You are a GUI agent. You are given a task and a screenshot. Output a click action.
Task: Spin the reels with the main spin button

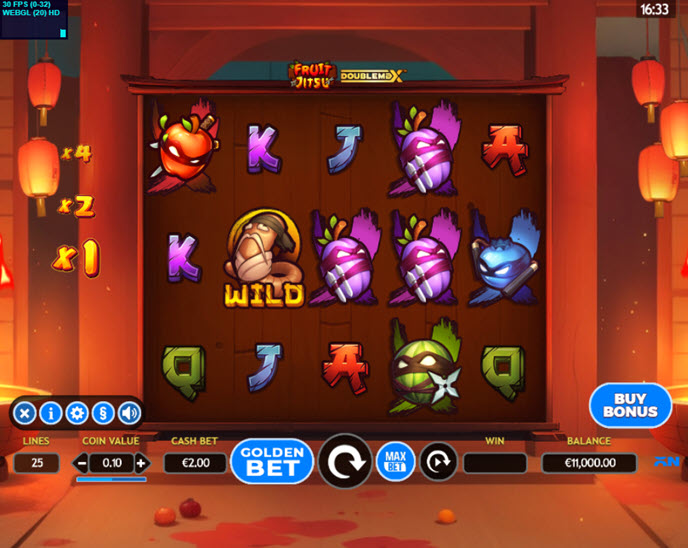point(345,461)
